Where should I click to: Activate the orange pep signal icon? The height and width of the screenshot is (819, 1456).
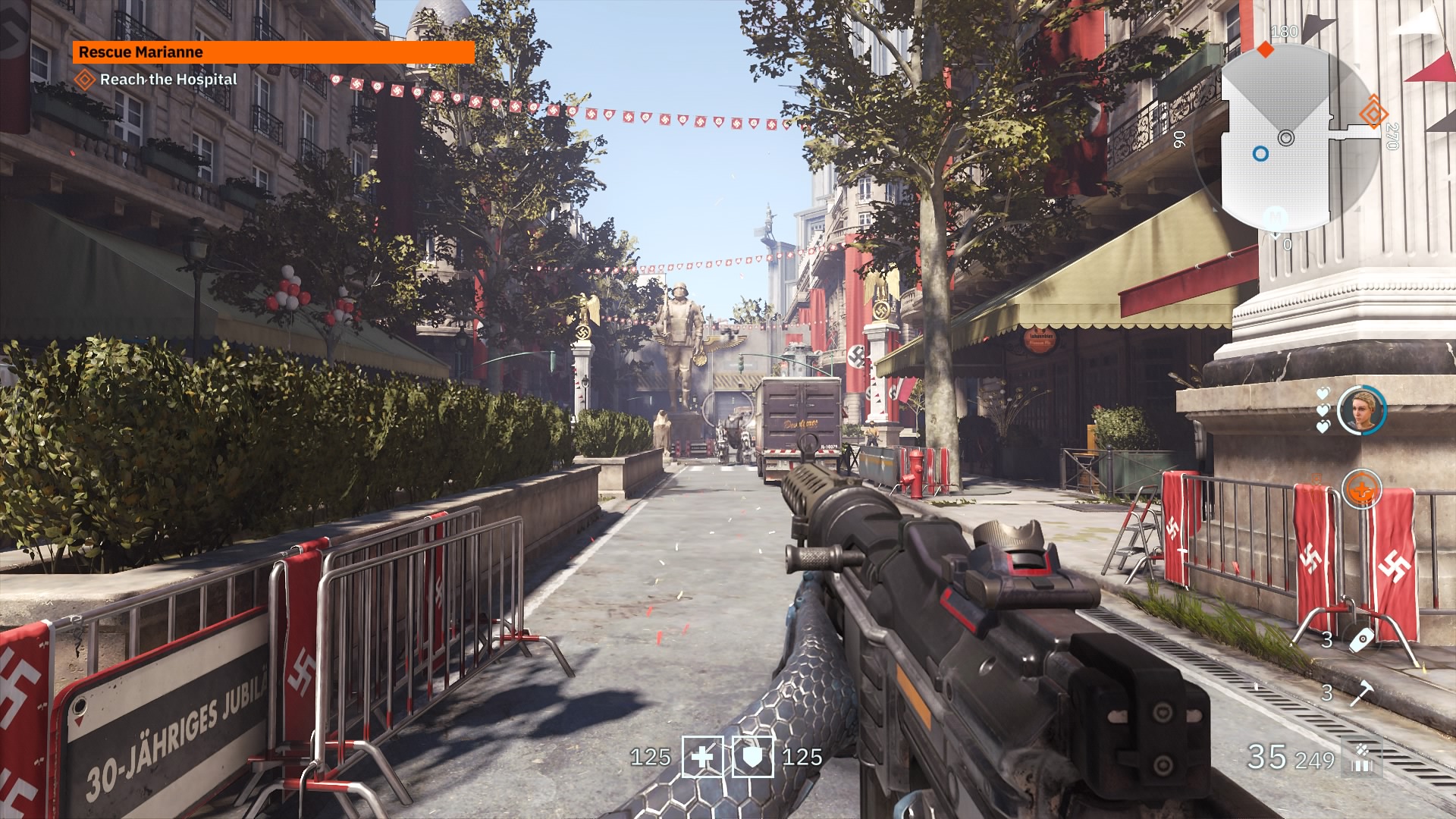pyautogui.click(x=1361, y=489)
